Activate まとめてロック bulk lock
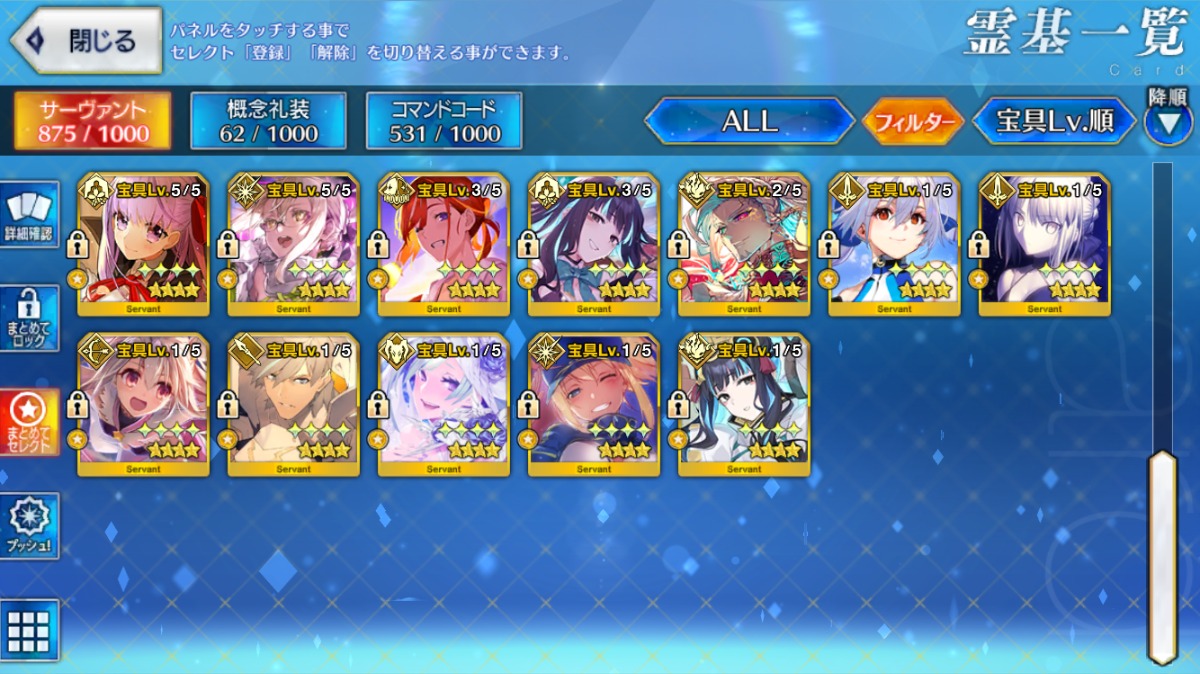The height and width of the screenshot is (674, 1200). pos(29,320)
